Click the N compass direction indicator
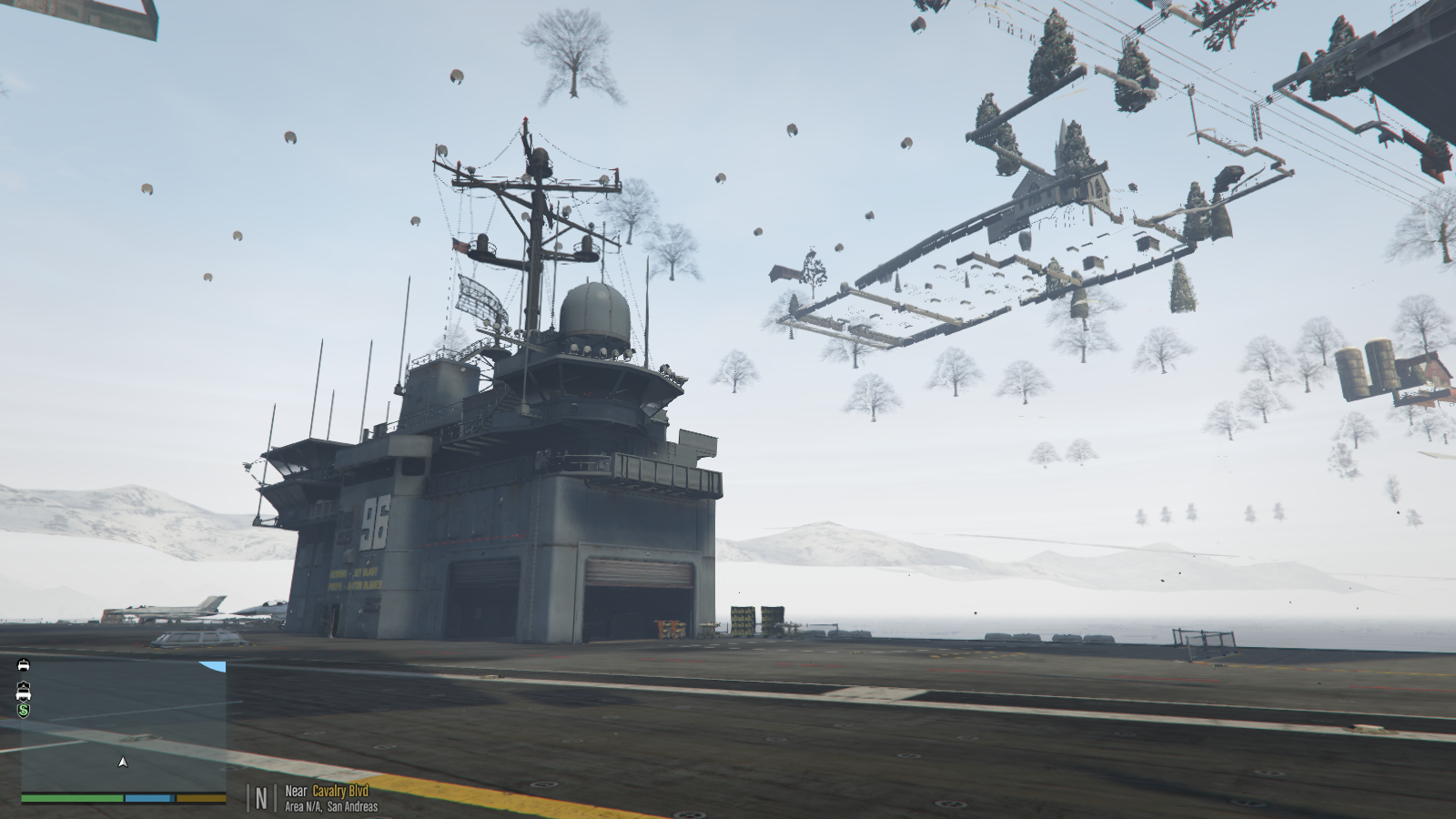This screenshot has height=819, width=1456. coord(261,798)
